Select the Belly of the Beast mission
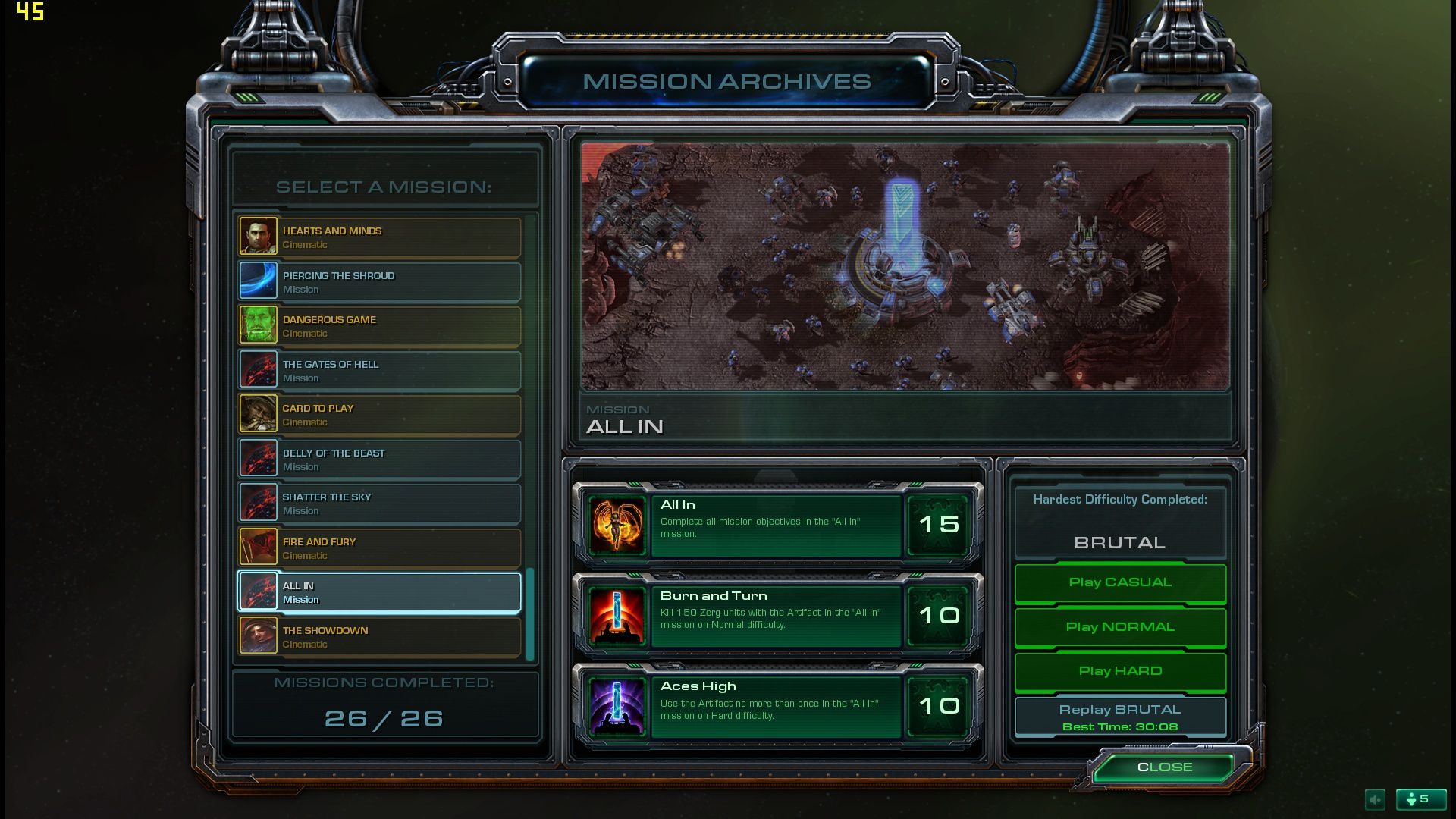The height and width of the screenshot is (819, 1456). point(379,460)
